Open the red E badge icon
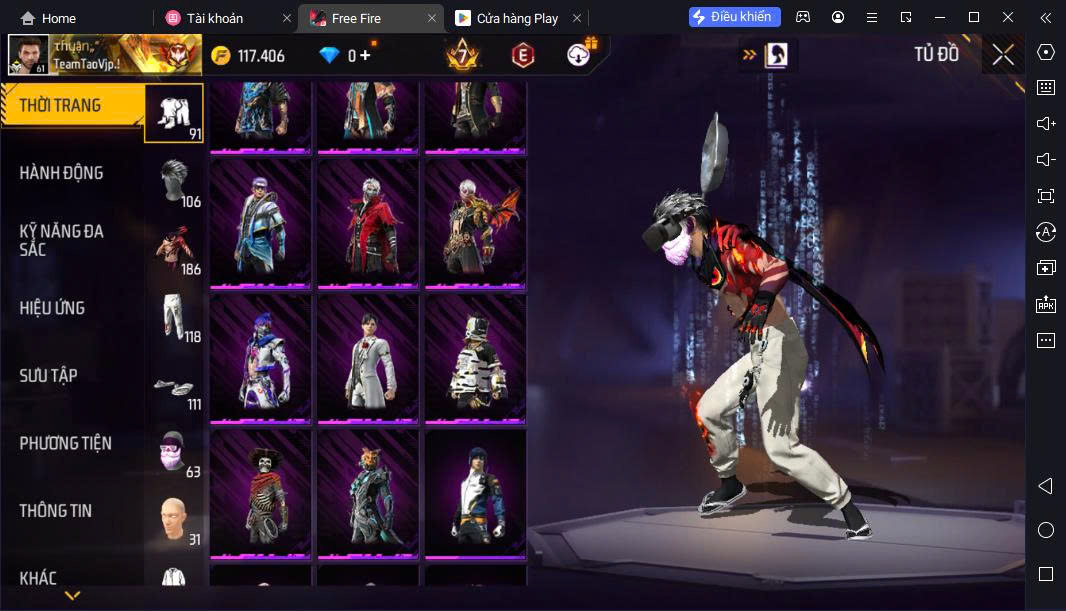The image size is (1066, 611). [521, 55]
